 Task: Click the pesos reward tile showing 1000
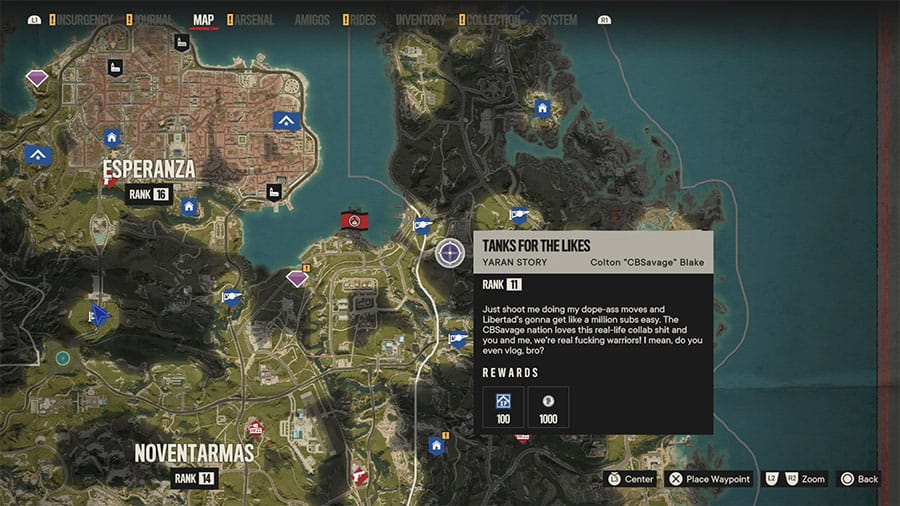click(548, 406)
